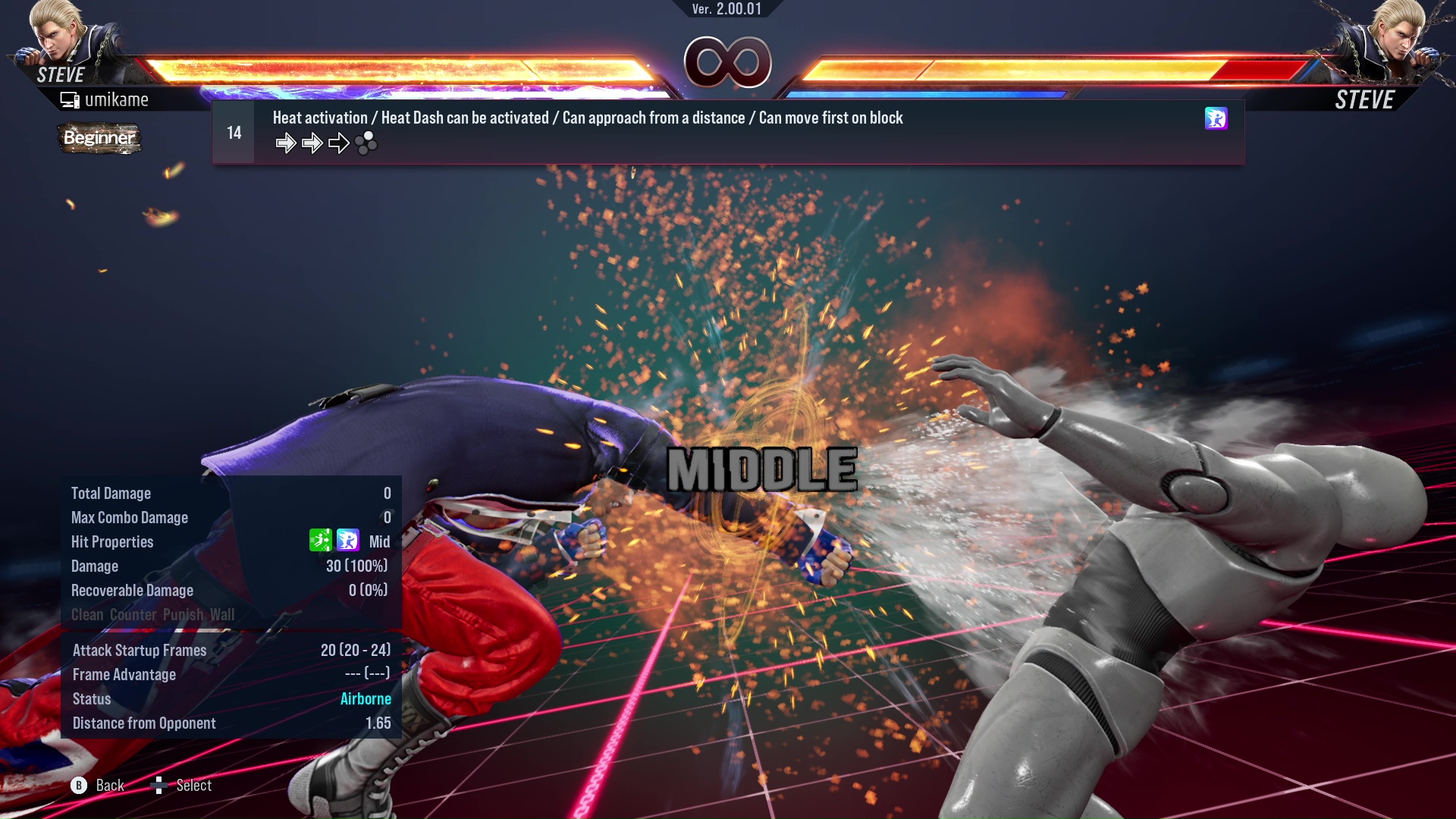Click the Heat activation icon beside the instruction text

1216,119
